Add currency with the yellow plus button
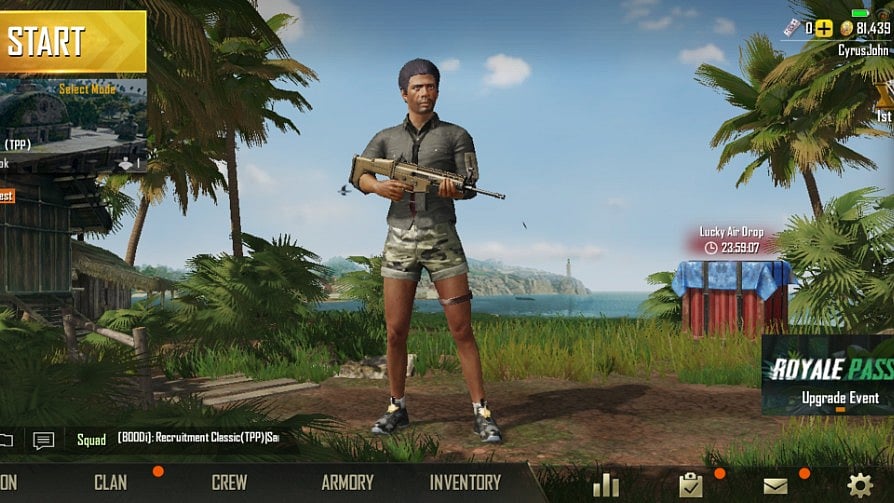 point(823,28)
